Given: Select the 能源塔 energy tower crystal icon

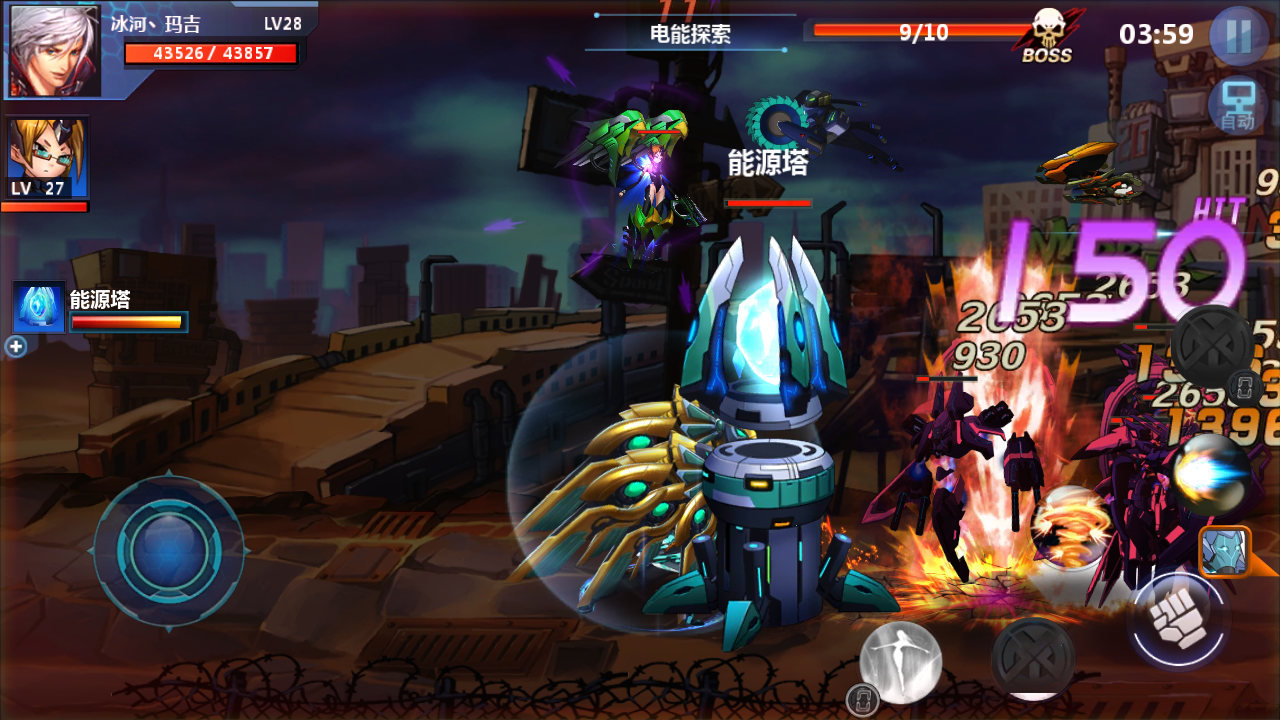Looking at the screenshot, I should coord(39,307).
